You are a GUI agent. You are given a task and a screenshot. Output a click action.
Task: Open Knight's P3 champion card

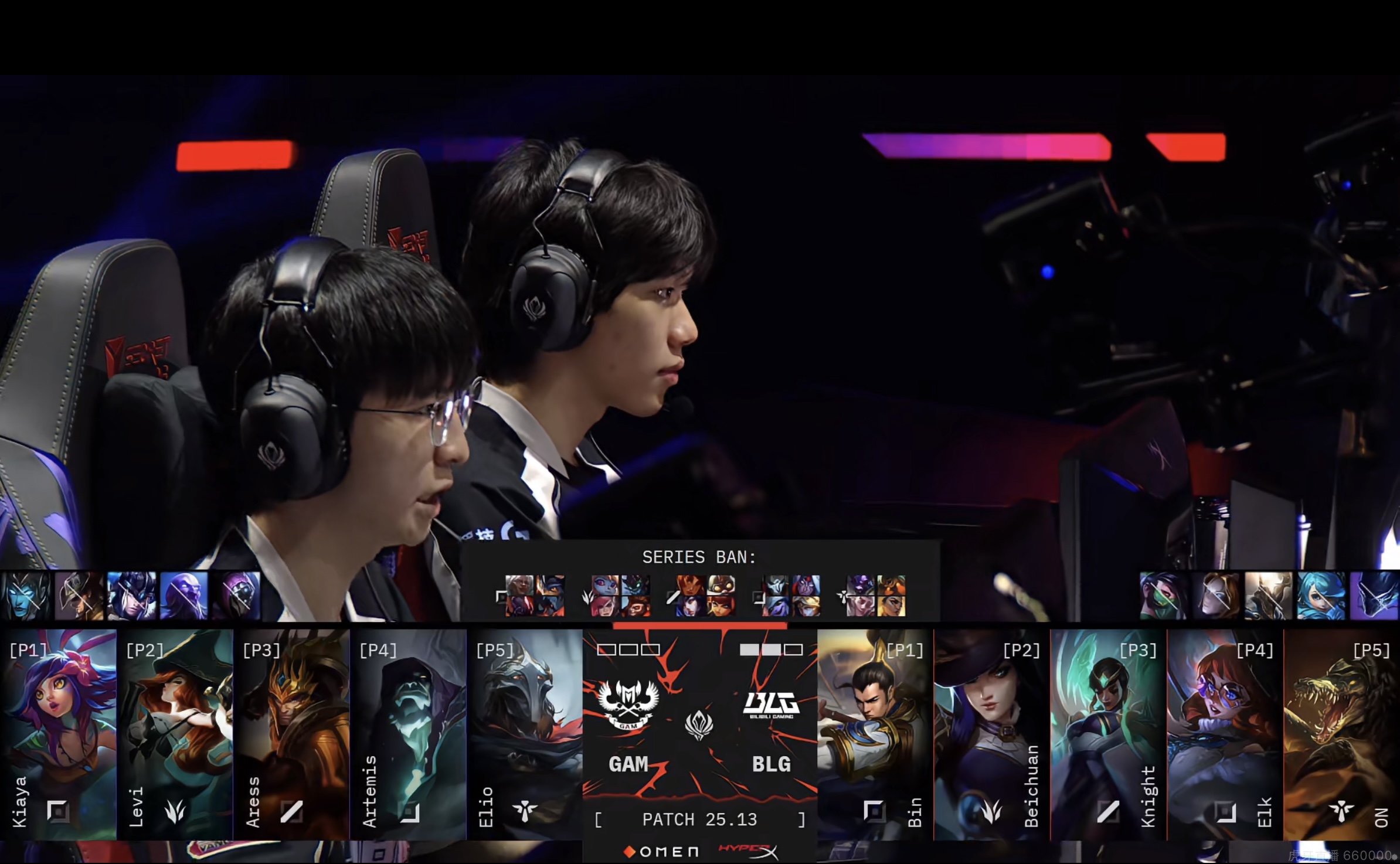click(1108, 734)
